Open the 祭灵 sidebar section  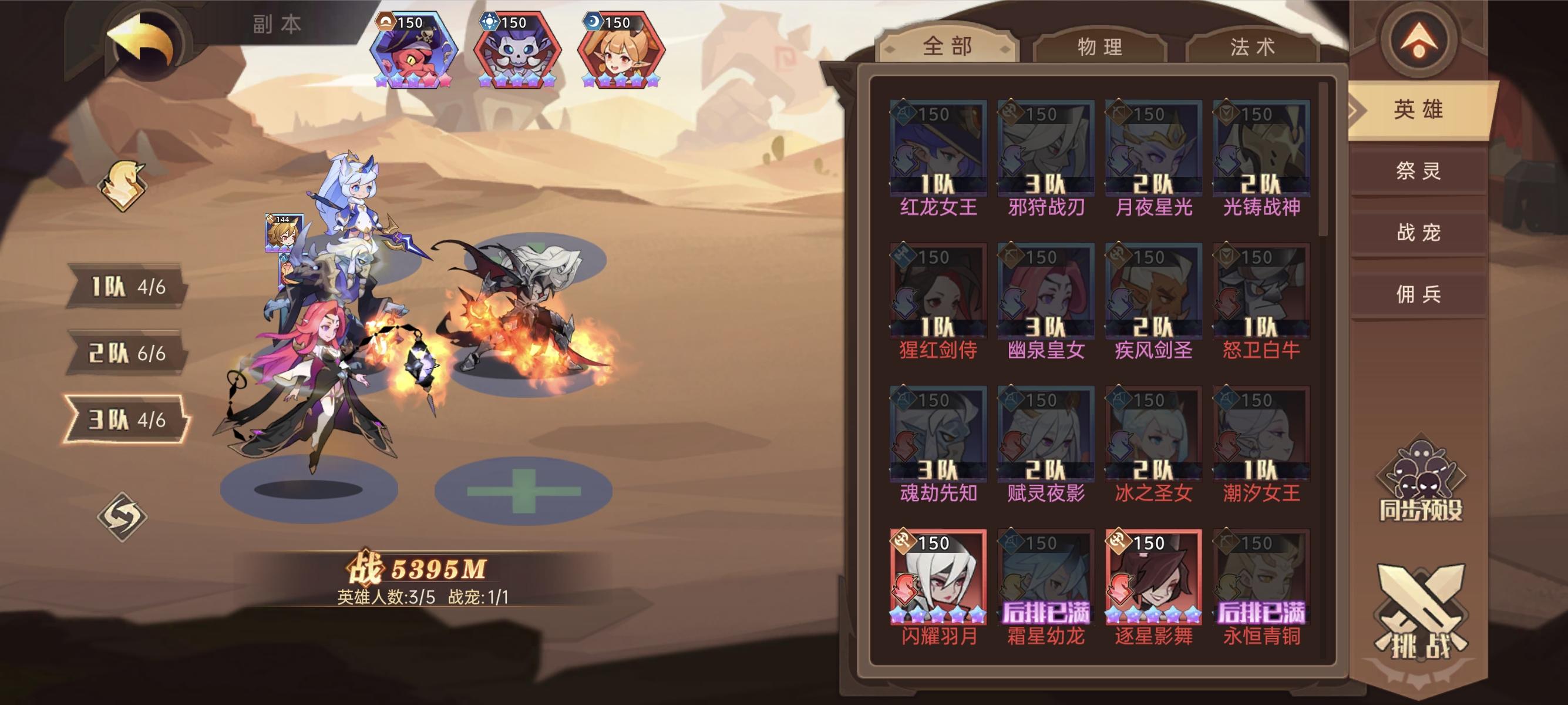pos(1418,172)
